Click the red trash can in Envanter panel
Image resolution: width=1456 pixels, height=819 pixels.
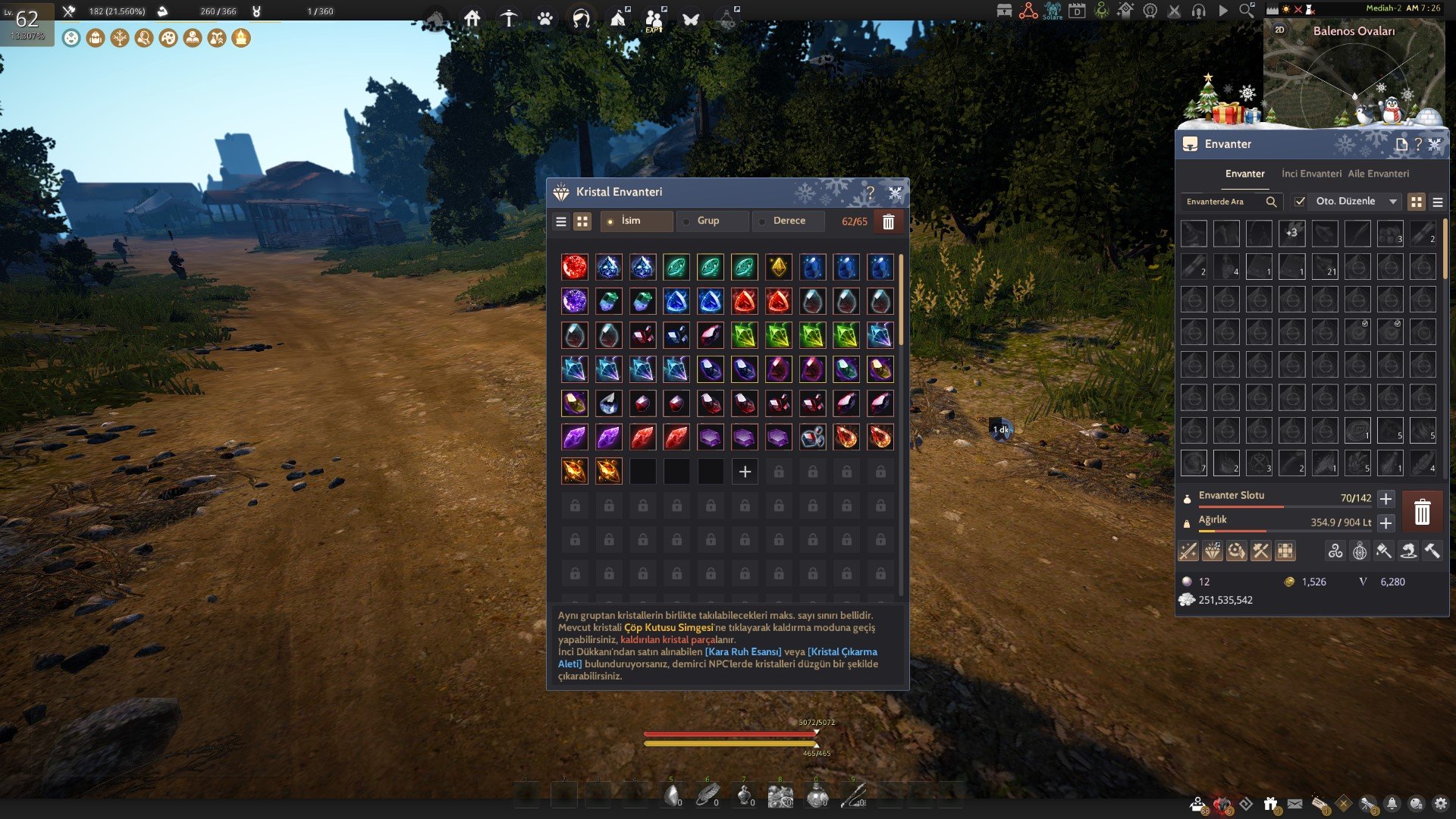click(1422, 511)
